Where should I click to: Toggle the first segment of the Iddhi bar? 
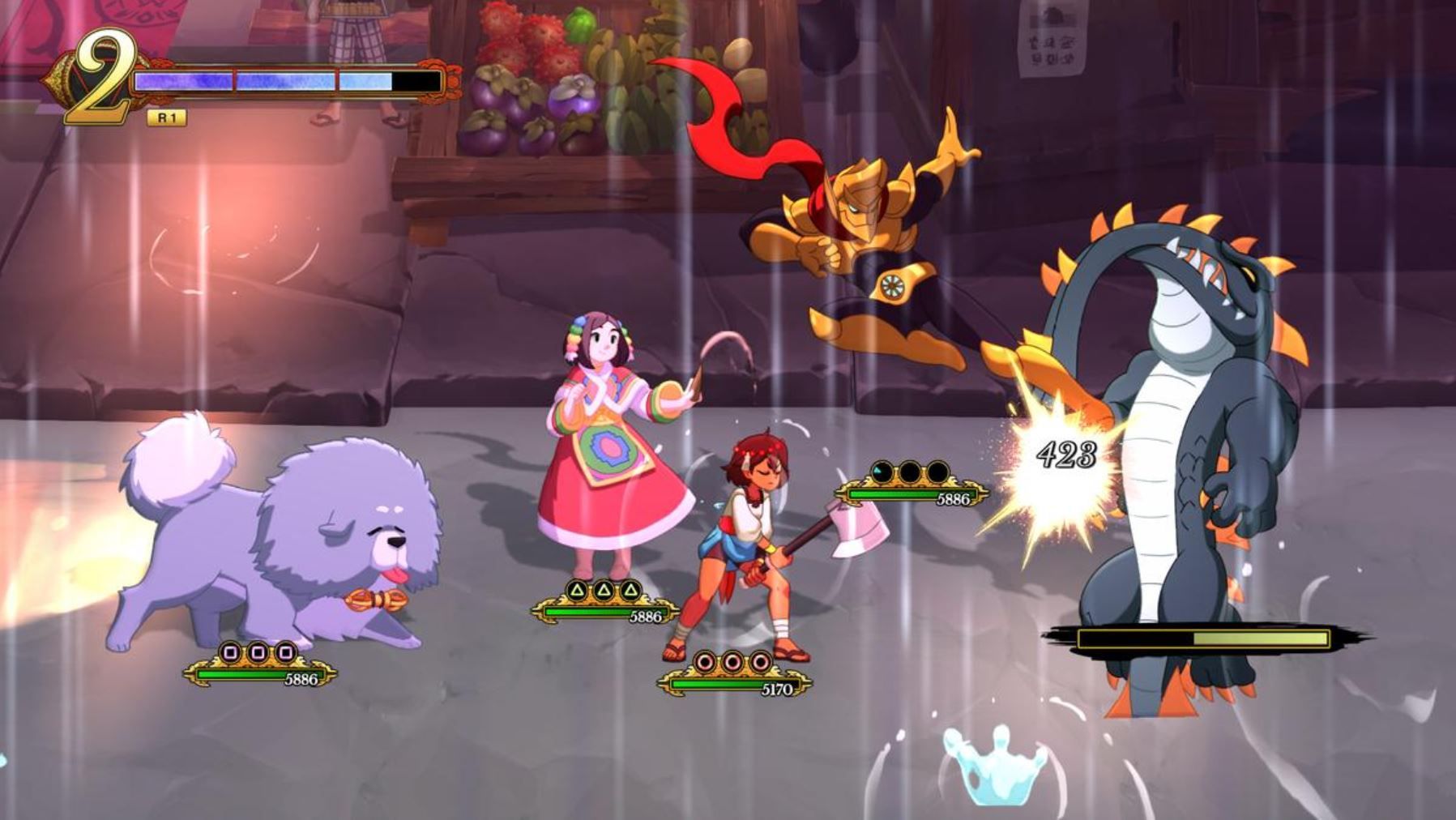click(x=182, y=79)
